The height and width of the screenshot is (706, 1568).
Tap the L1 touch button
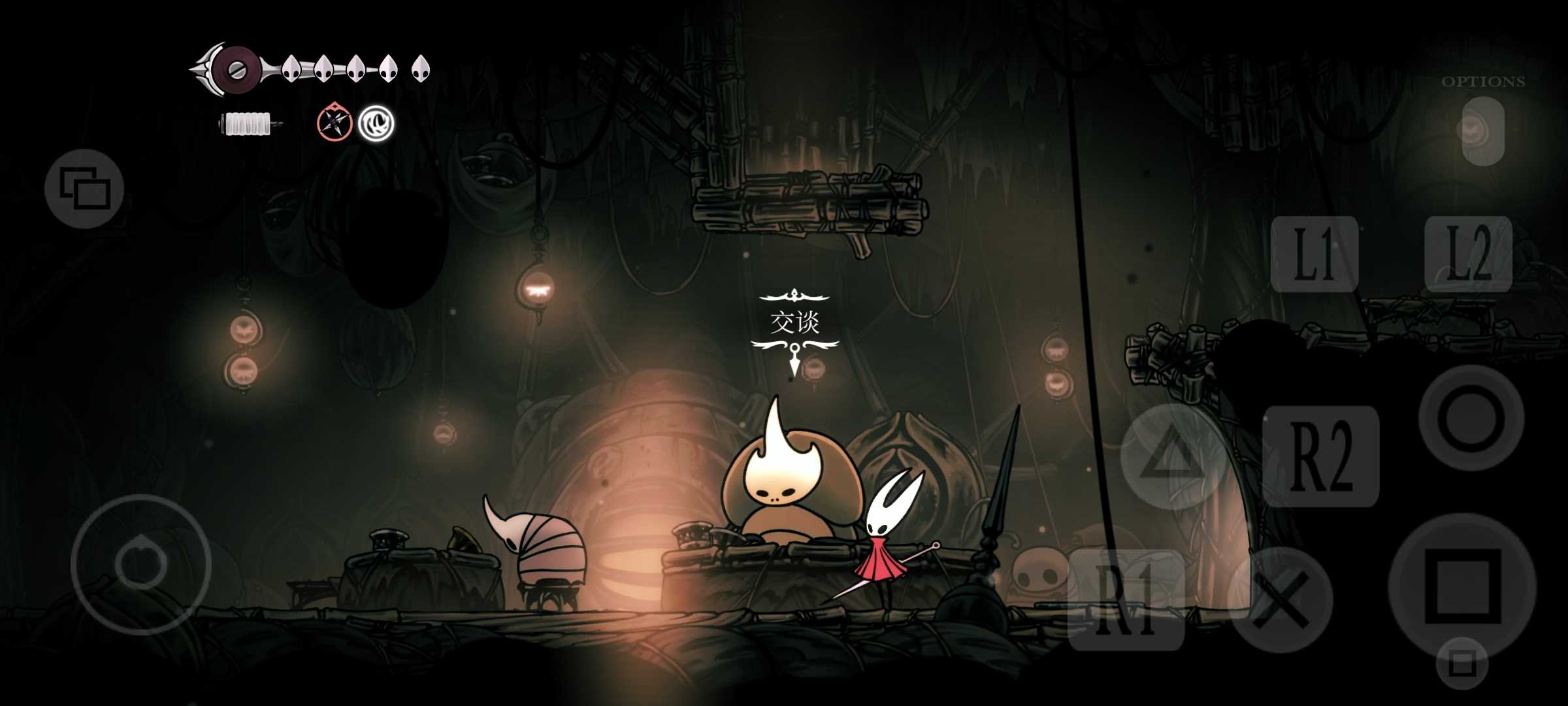1314,254
